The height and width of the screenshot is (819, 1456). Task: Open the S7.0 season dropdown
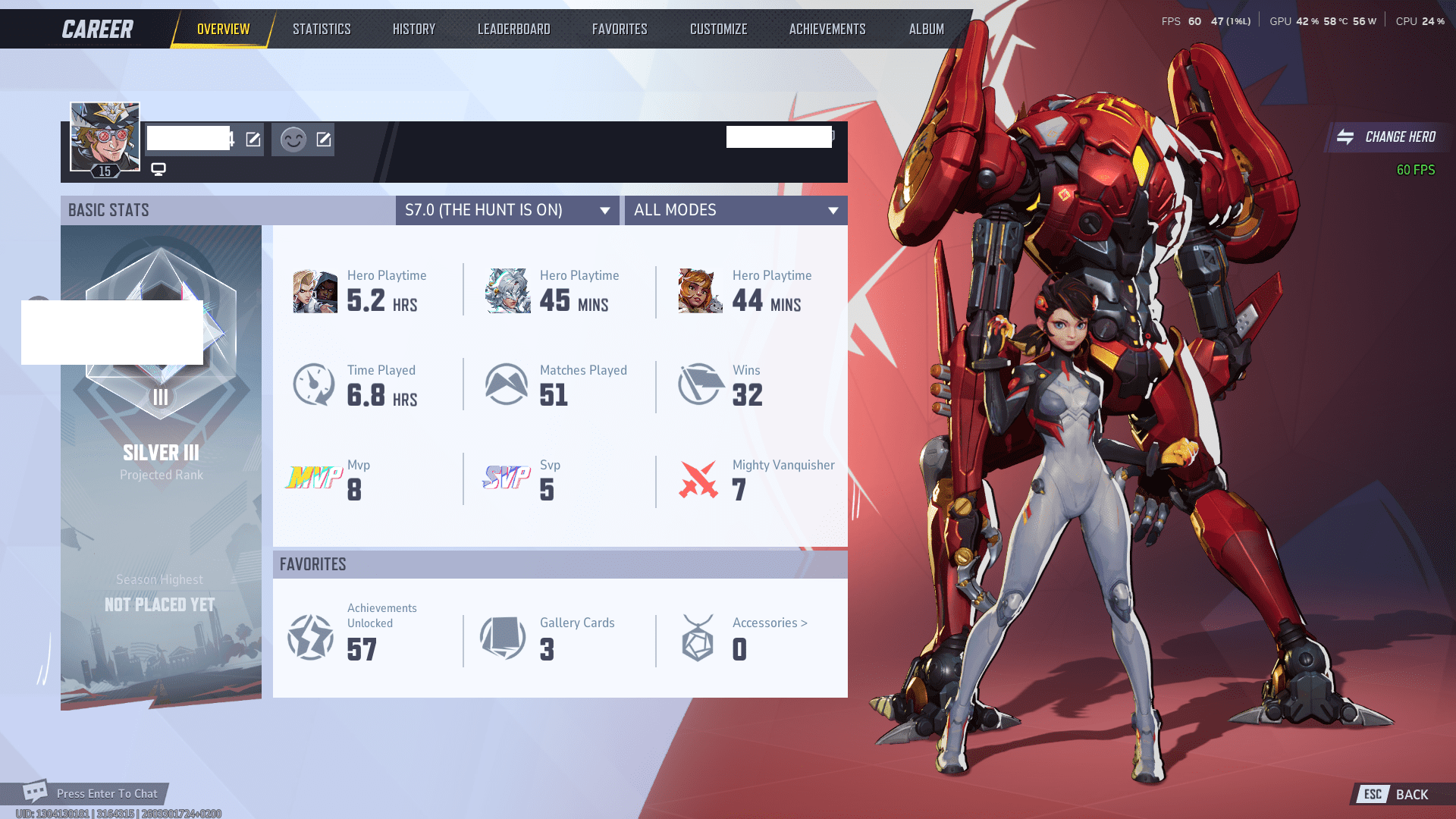(507, 210)
